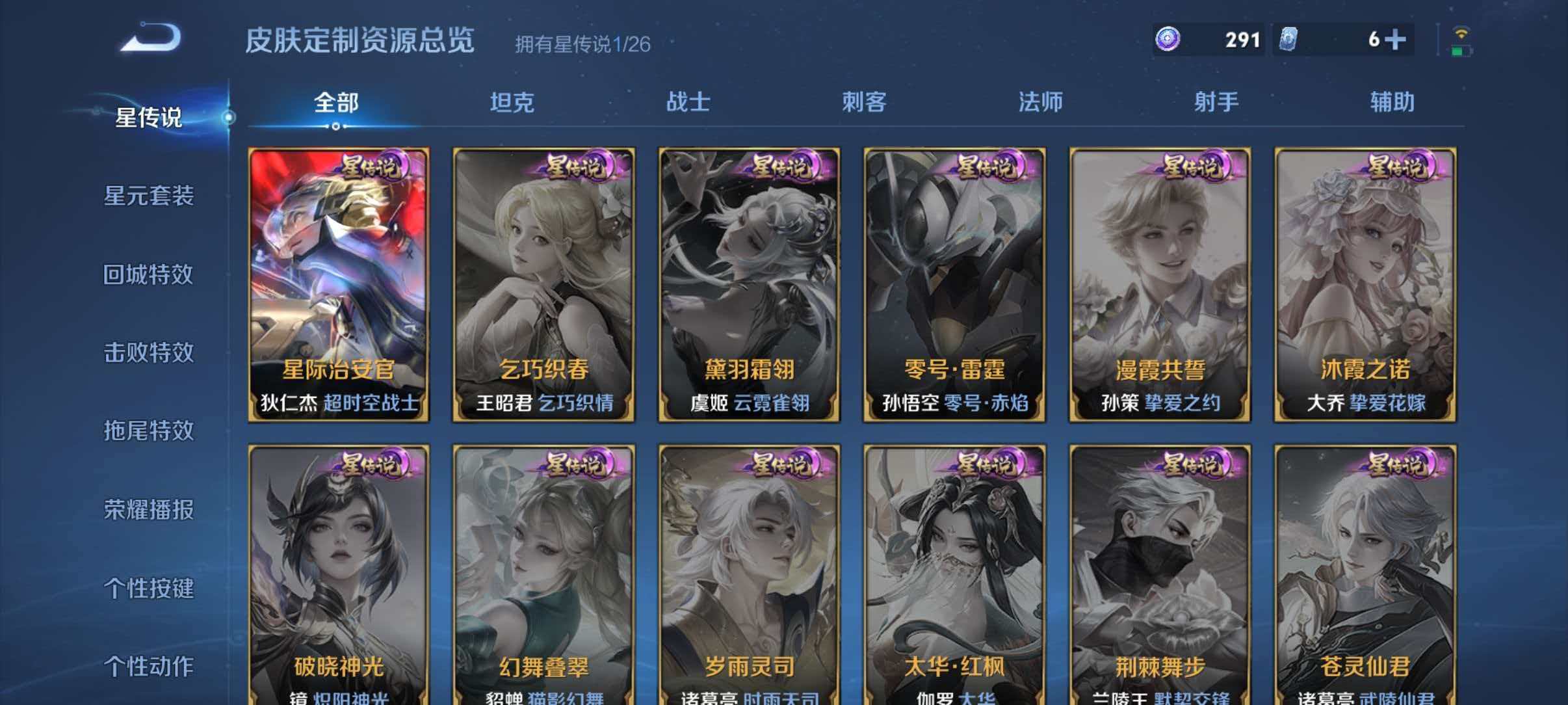Switch to 星元套装 in the sidebar
The width and height of the screenshot is (1568, 705).
click(148, 197)
